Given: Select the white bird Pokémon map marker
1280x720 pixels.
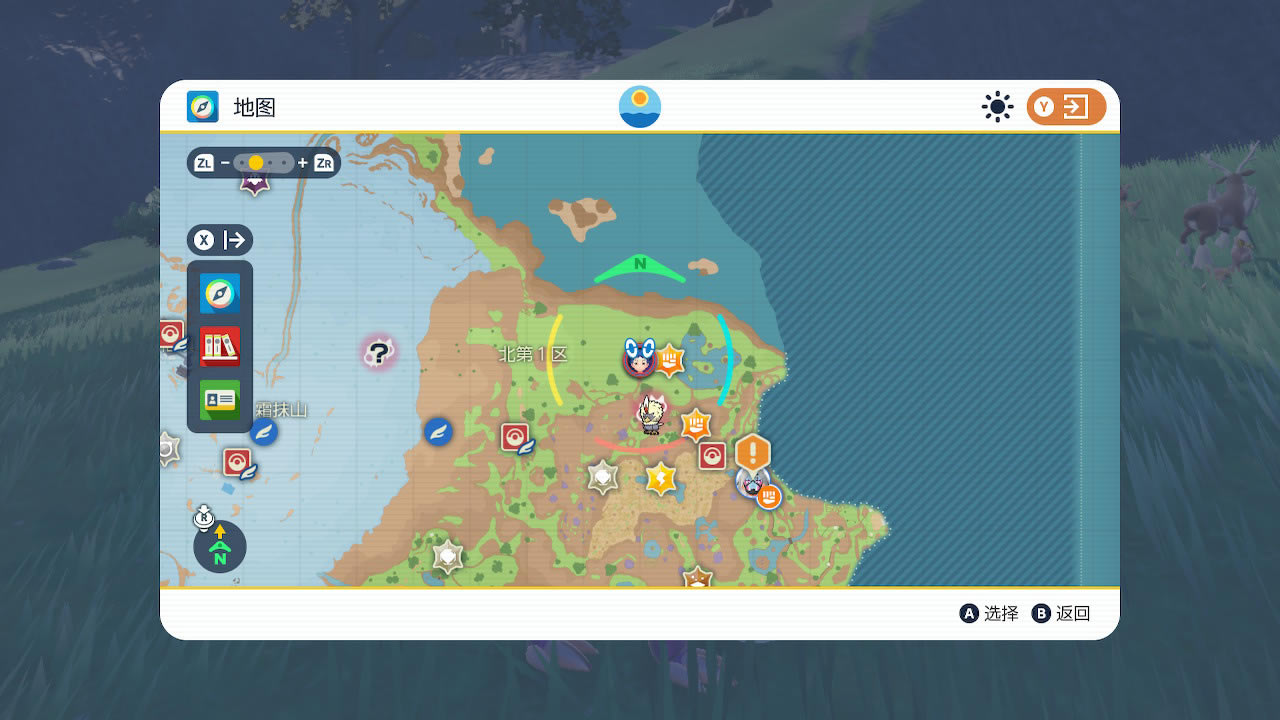Looking at the screenshot, I should coord(651,413).
